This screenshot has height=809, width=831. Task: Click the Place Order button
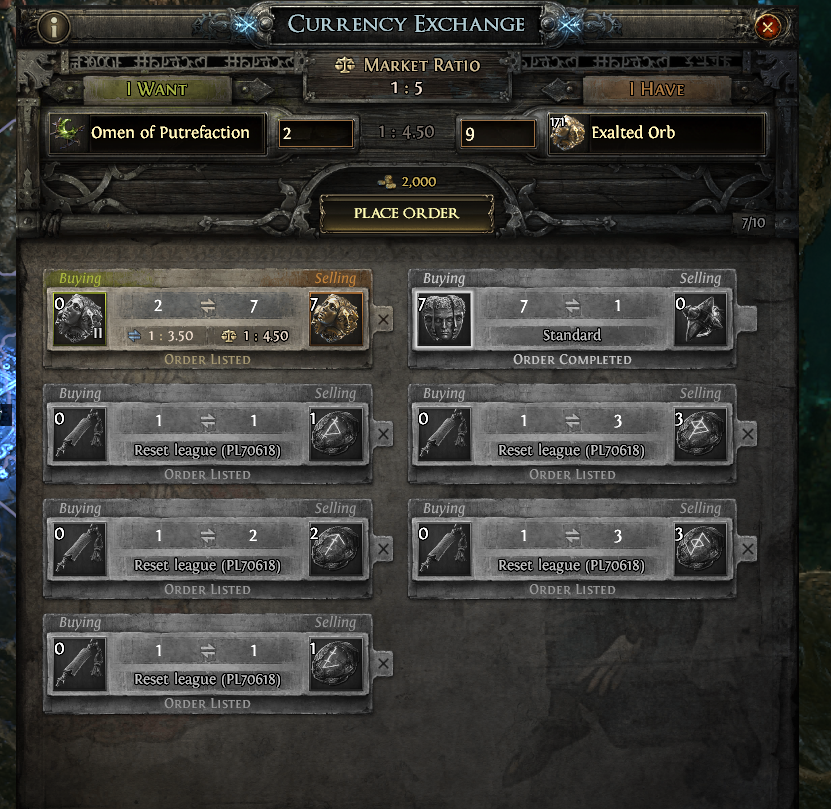(x=406, y=213)
